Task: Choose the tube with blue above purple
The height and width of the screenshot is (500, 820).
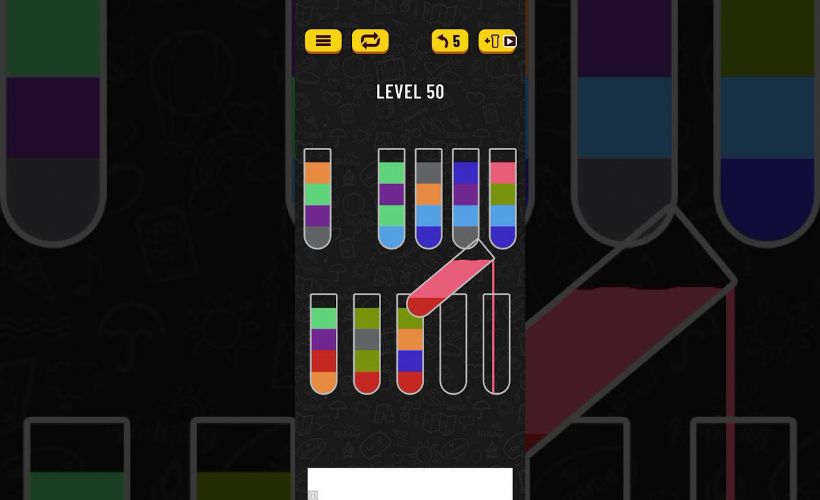Action: pos(465,198)
